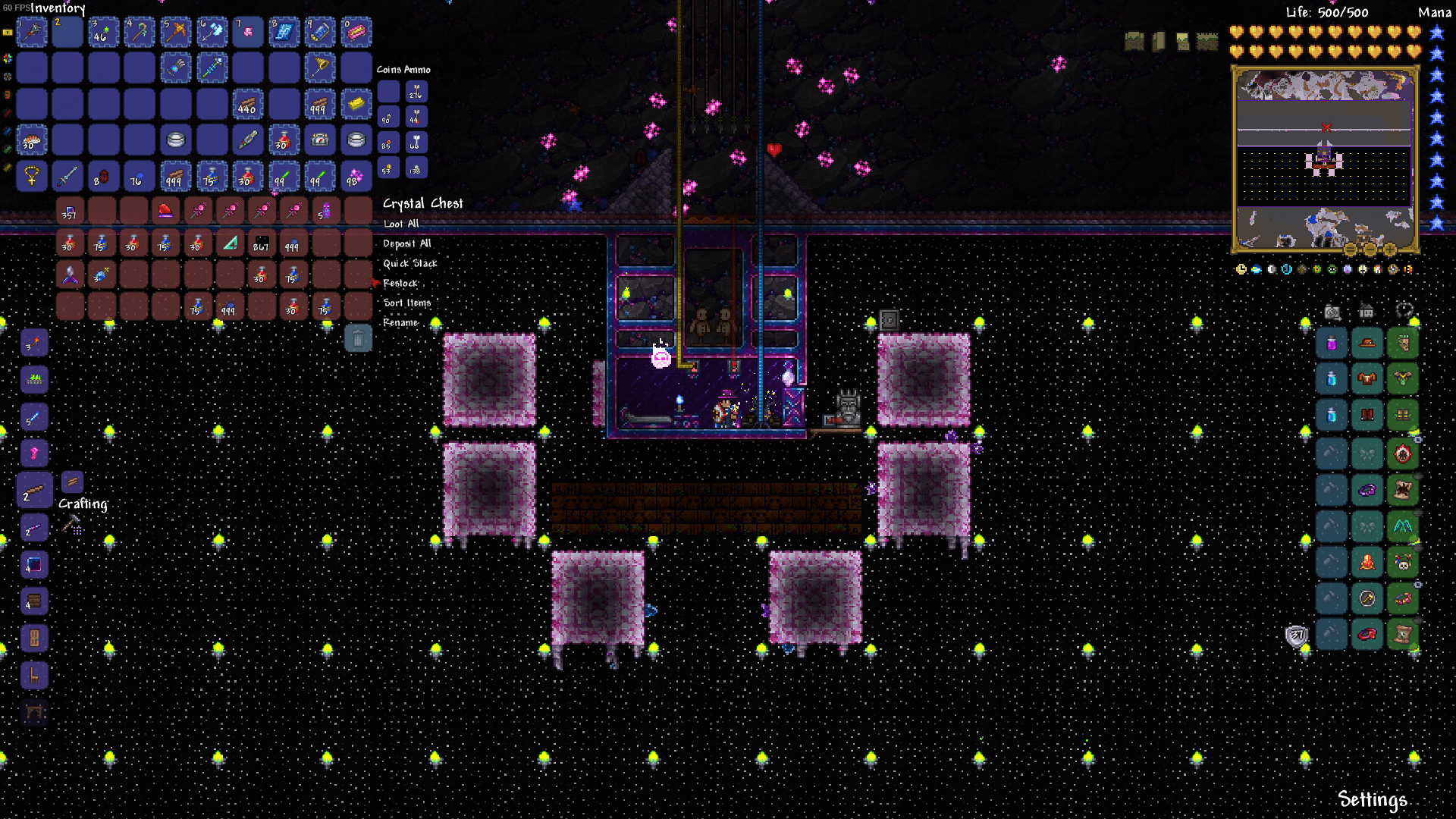This screenshot has width=1456, height=819.
Task: Select the purple dye in the top dye slot
Action: 1331,342
